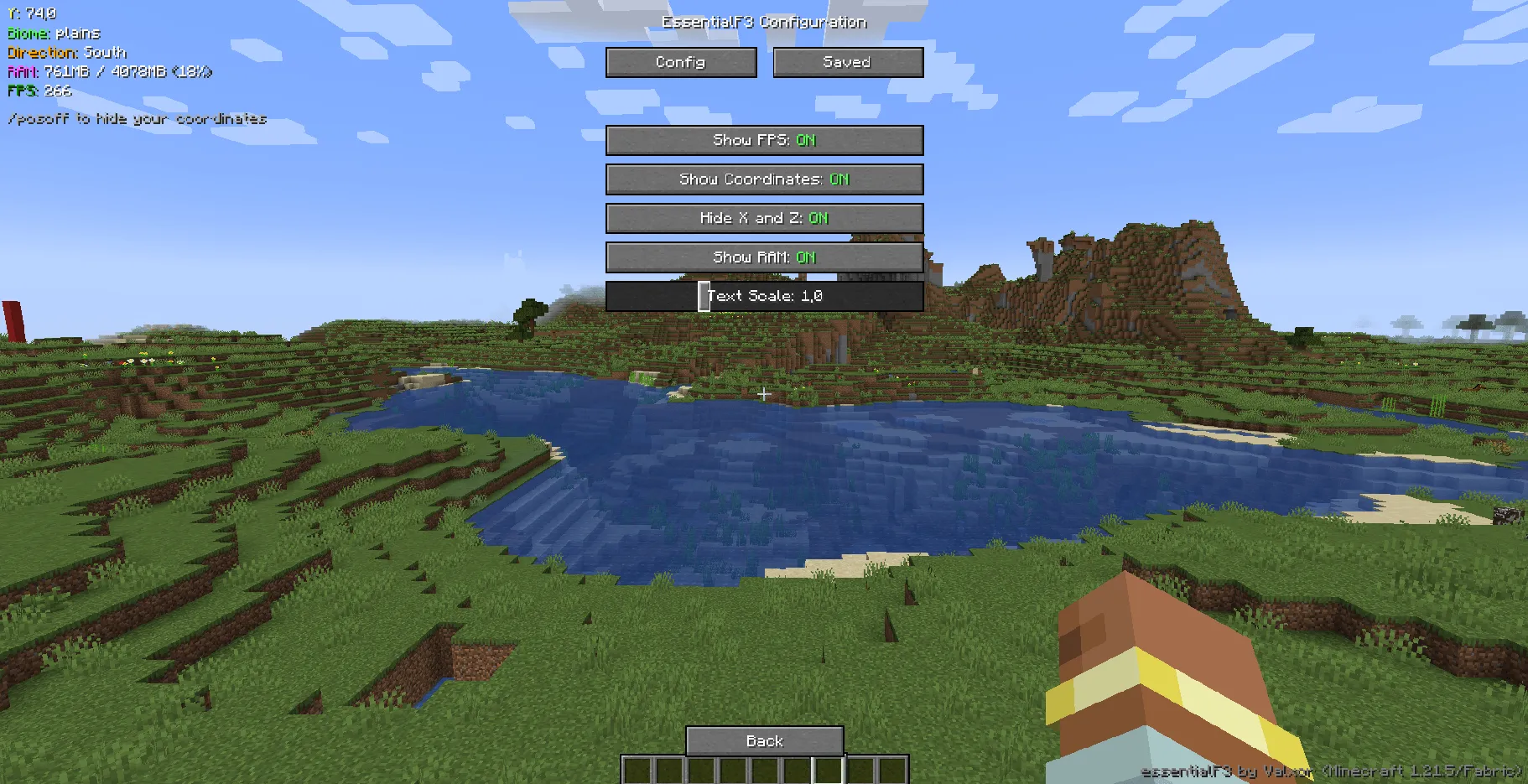The height and width of the screenshot is (784, 1528).
Task: Click the Direction: South HUD indicator
Action: 65,52
